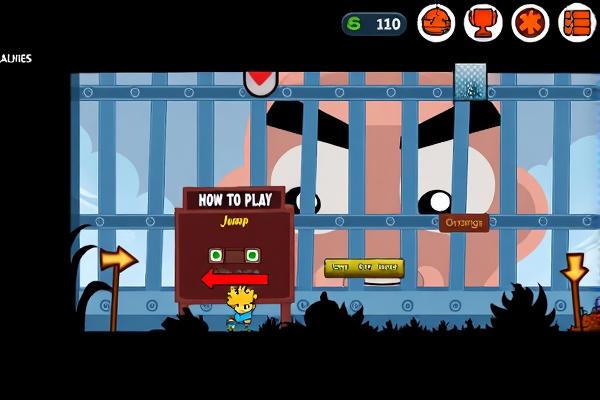Click the cracked orange ball icon
Viewport: 600px width, 400px height.
(436, 22)
